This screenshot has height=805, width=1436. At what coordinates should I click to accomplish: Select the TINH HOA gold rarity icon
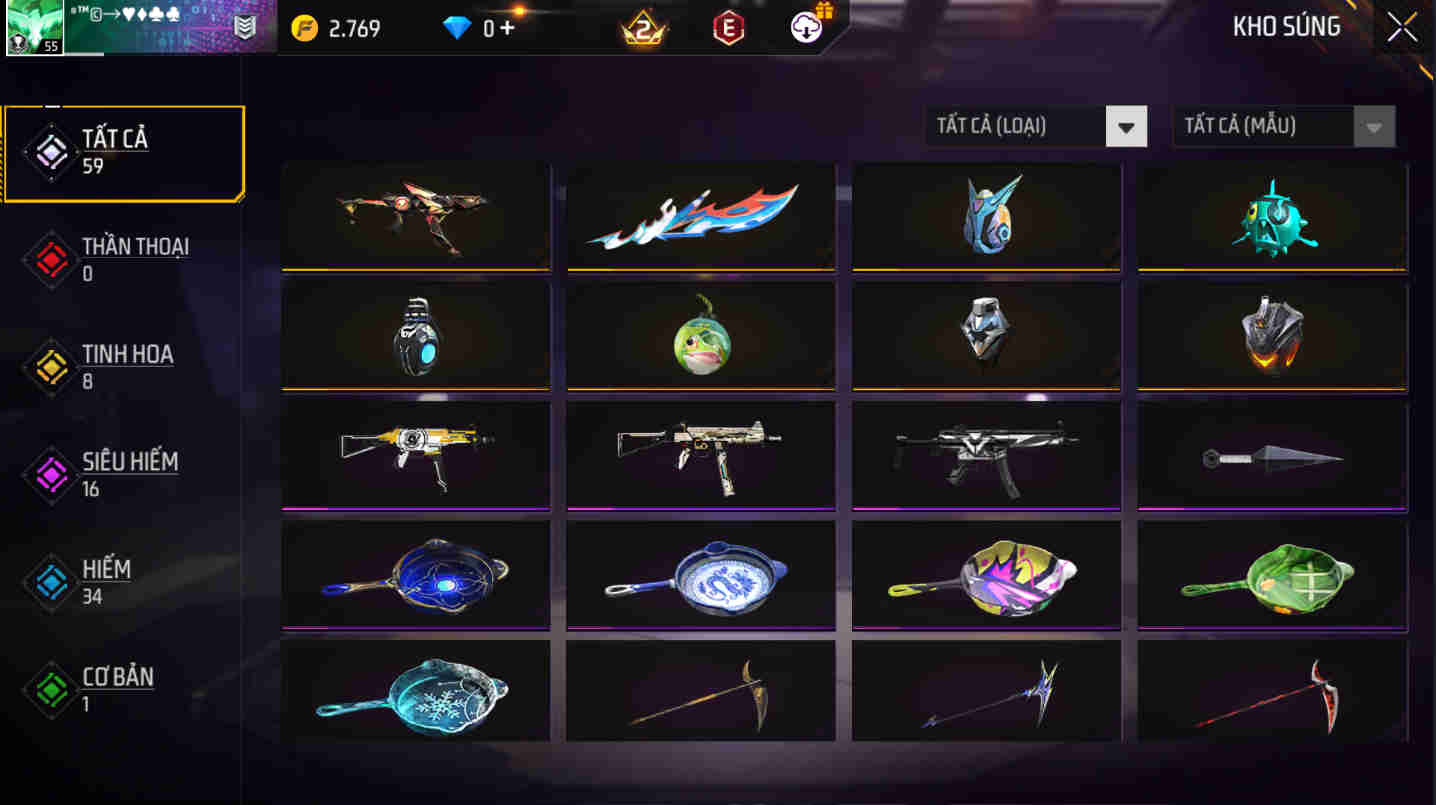50,366
